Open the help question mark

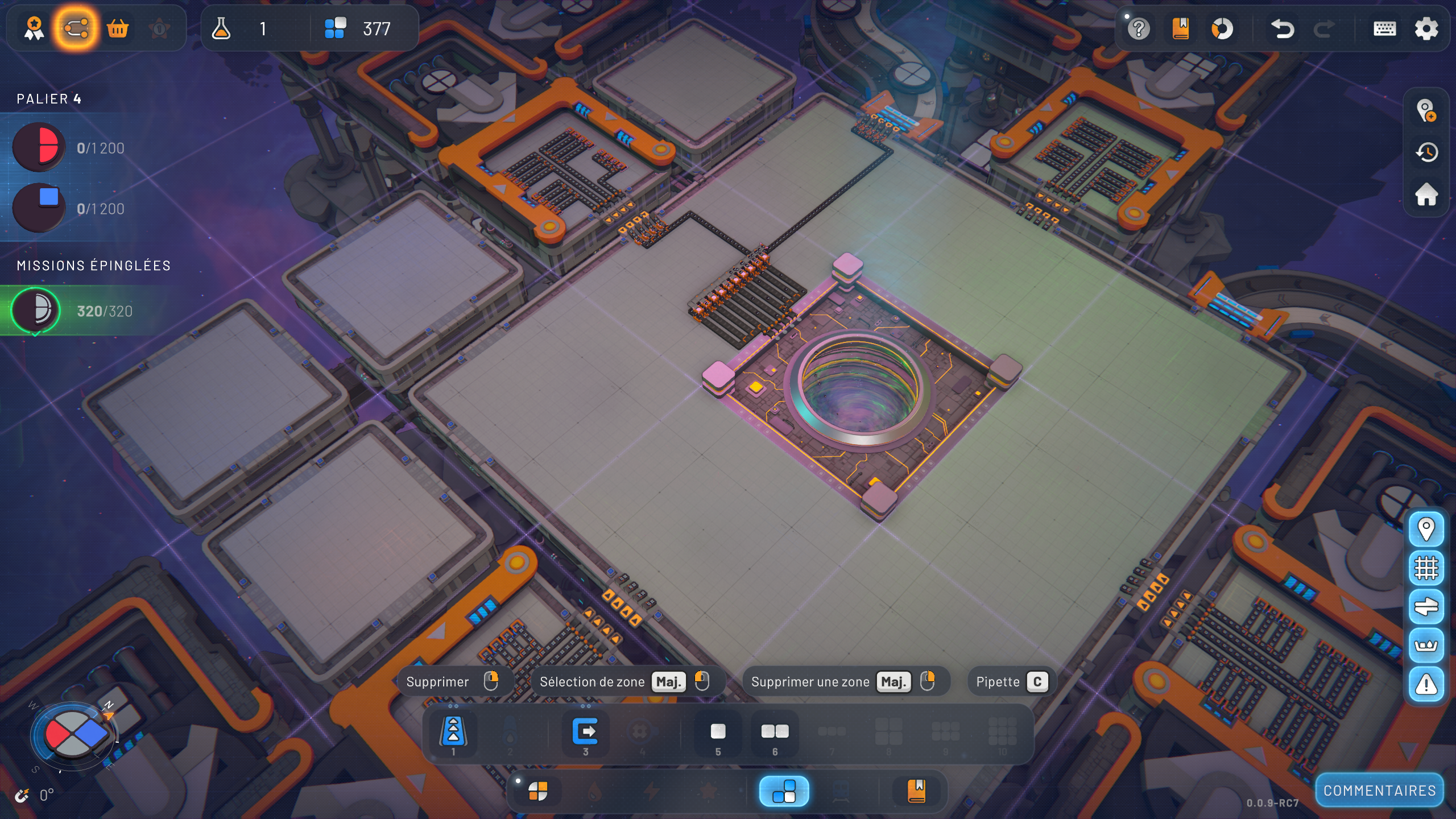1139,29
